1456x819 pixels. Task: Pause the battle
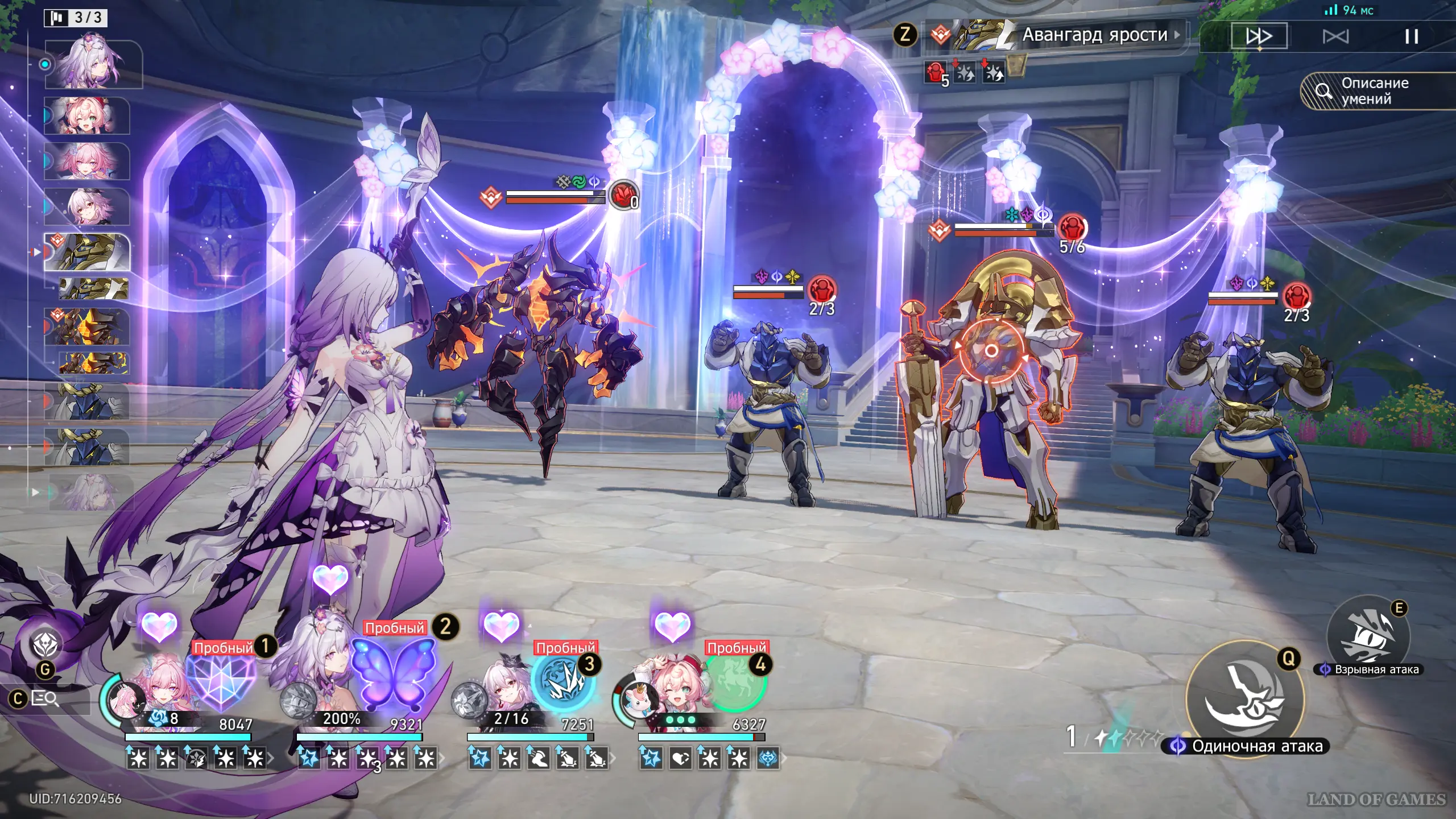click(1411, 37)
